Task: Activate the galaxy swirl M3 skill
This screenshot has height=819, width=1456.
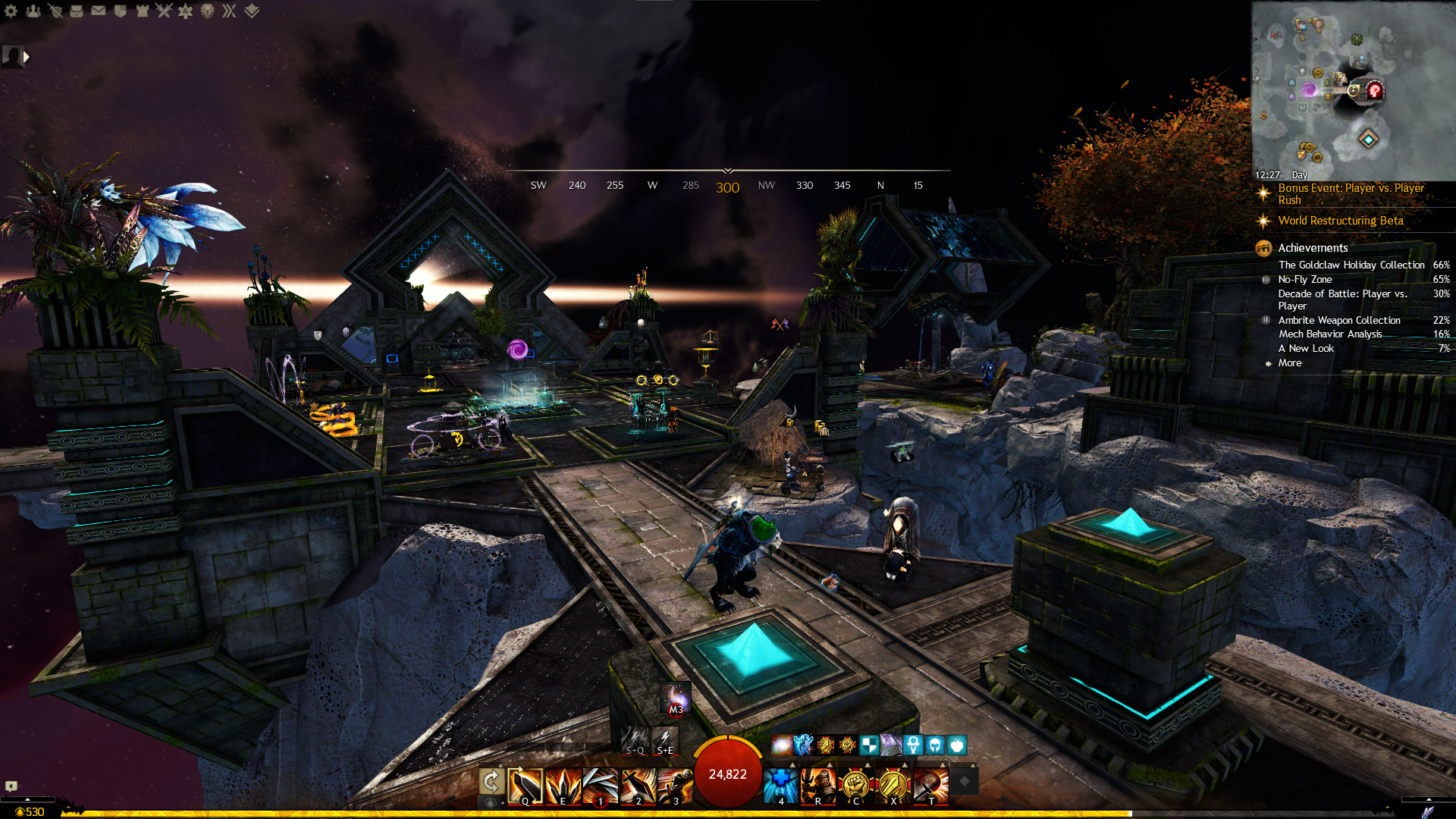Action: tap(675, 699)
